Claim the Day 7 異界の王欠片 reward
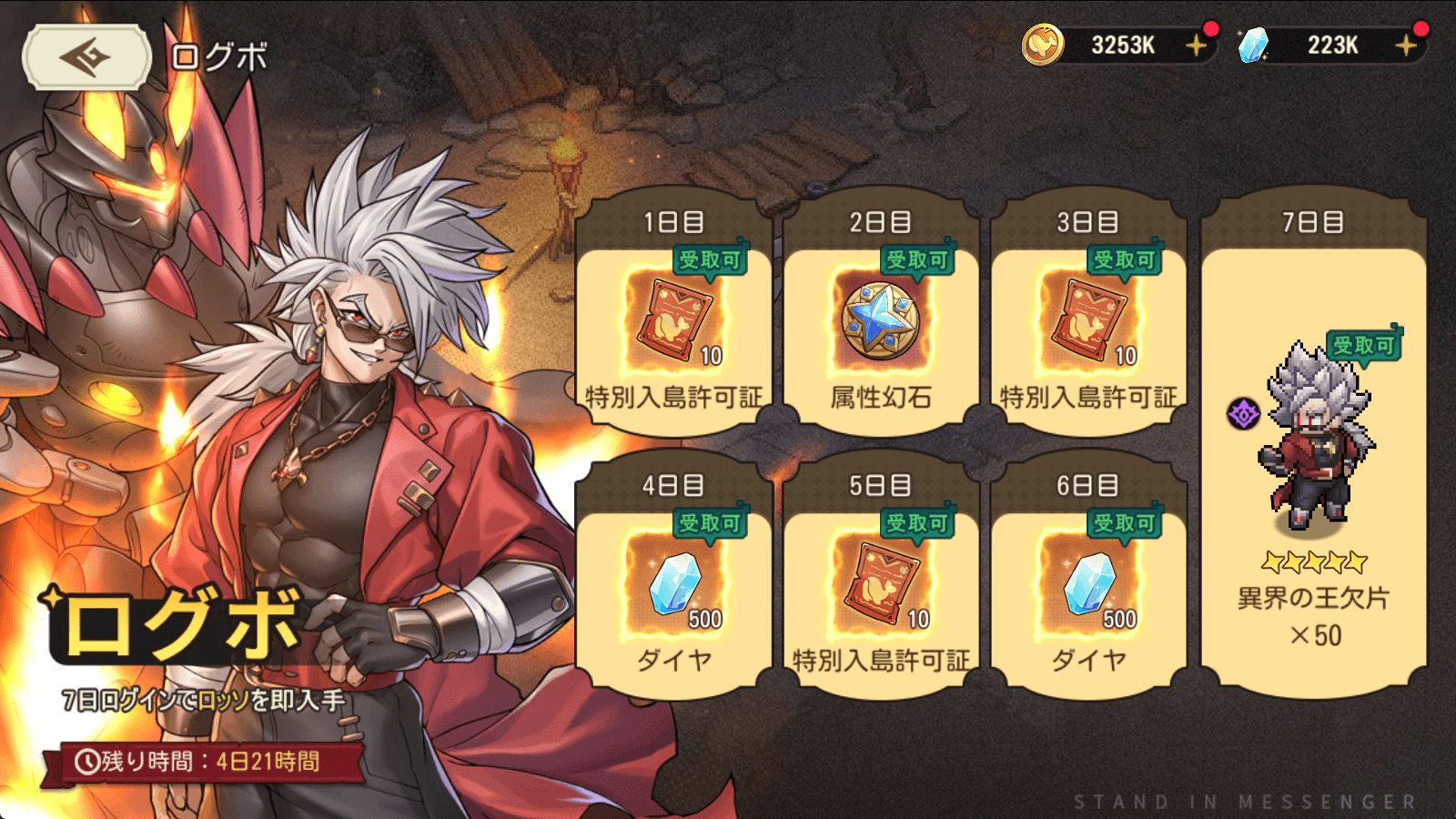This screenshot has height=819, width=1456. point(1313,455)
